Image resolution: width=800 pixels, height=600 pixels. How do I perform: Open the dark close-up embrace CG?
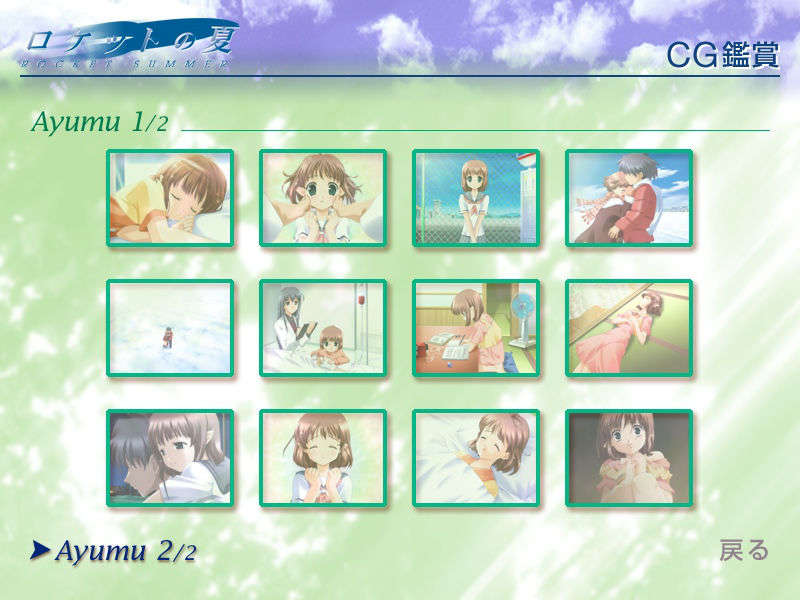170,458
